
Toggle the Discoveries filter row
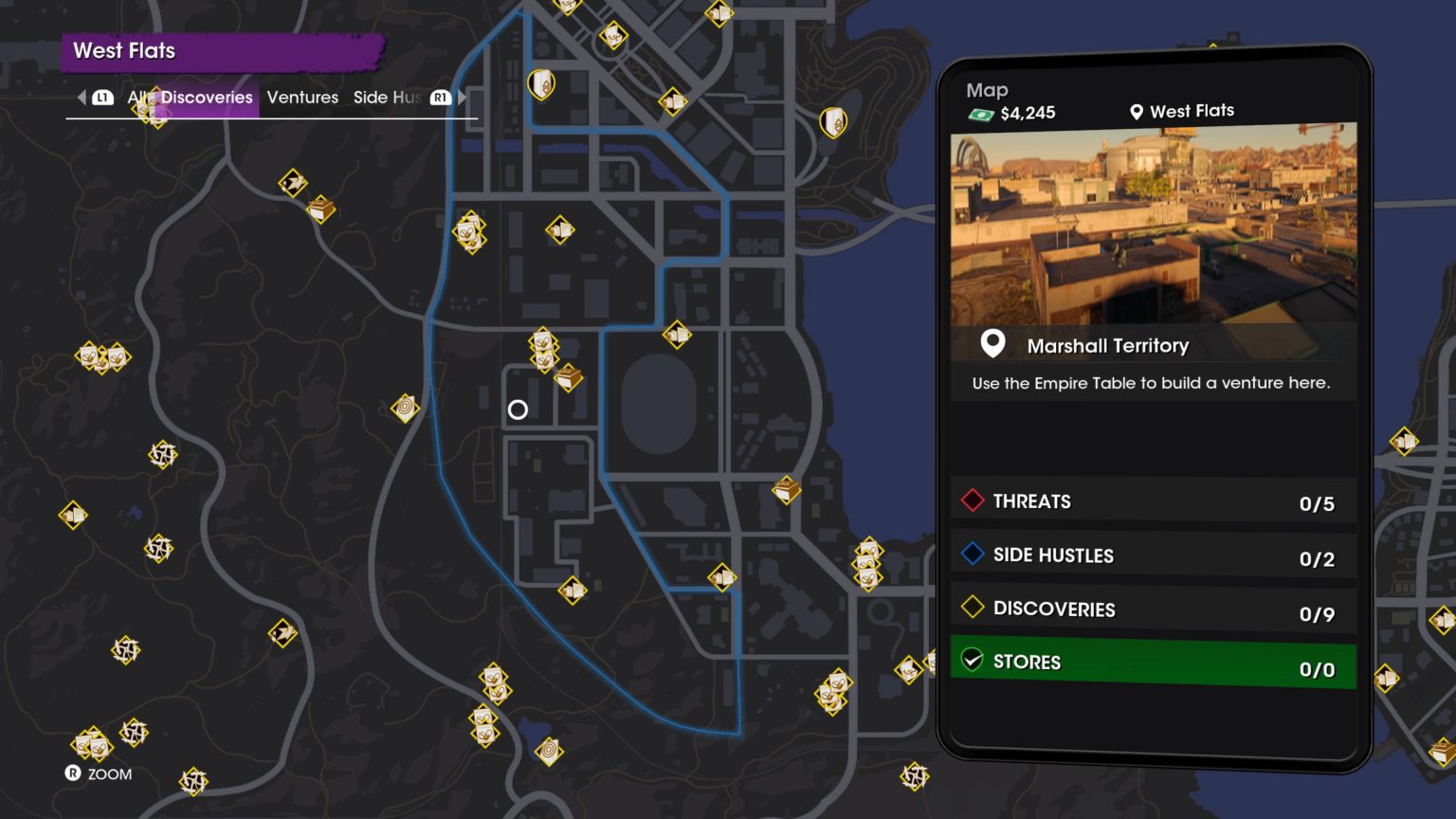click(x=1152, y=608)
